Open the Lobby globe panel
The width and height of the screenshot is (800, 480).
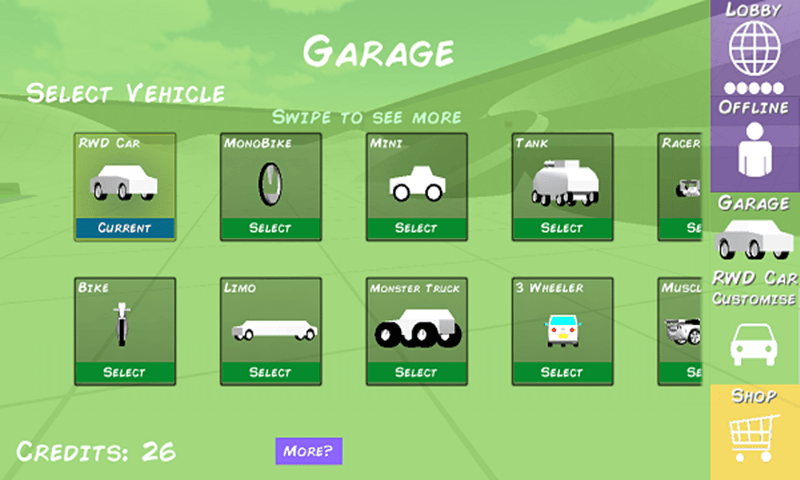pos(755,45)
